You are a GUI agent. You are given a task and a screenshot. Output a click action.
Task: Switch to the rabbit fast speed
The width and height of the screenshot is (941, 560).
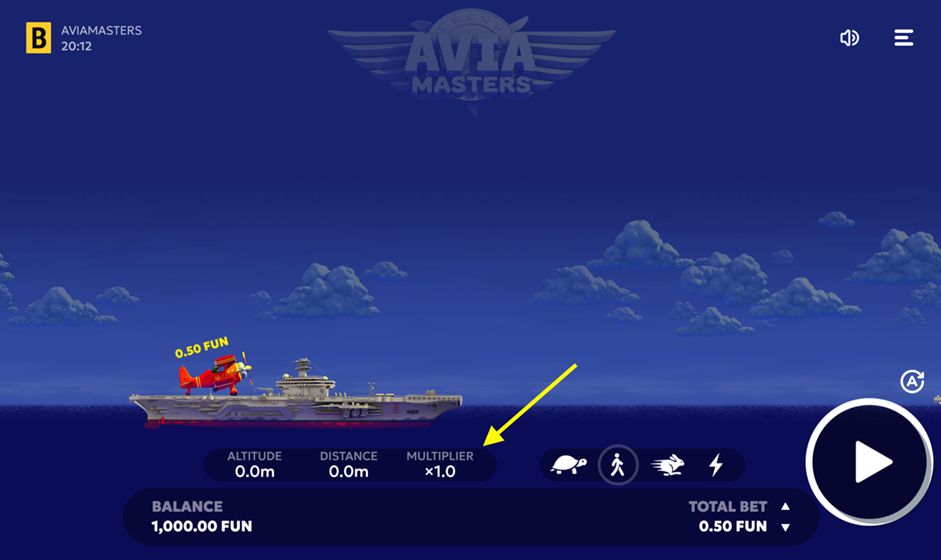668,465
